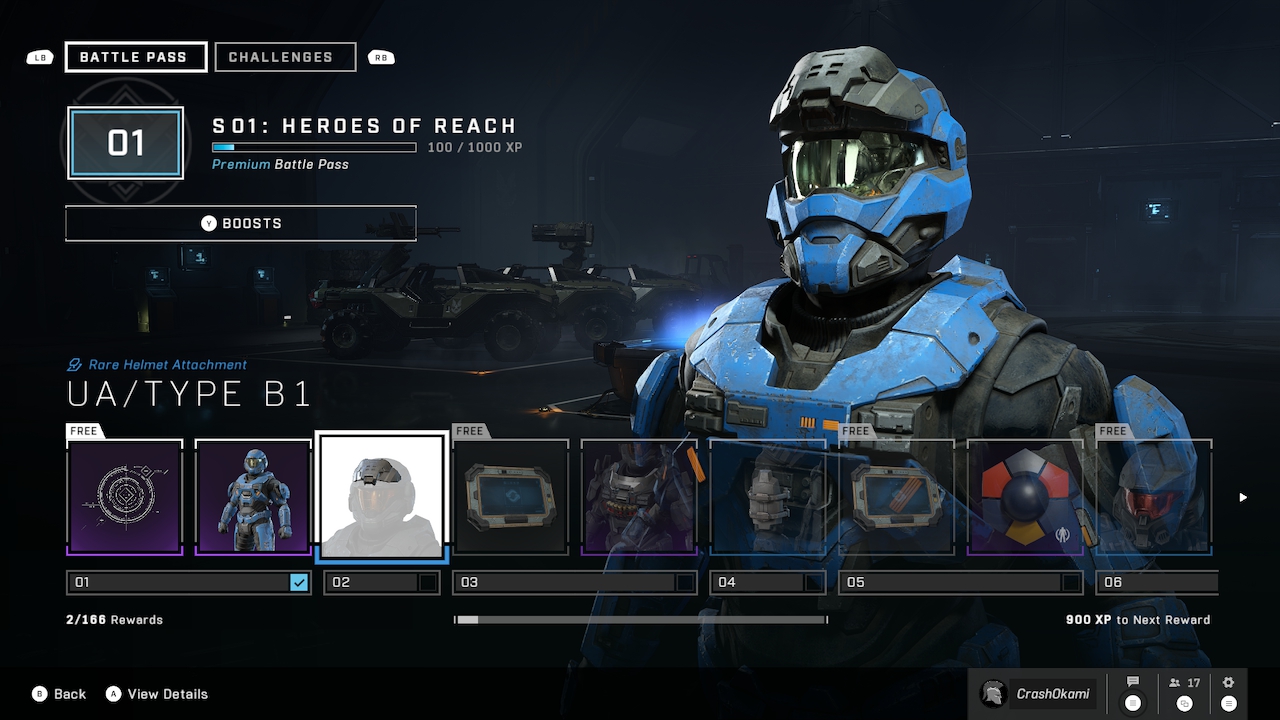Select the multicolor sphere reward tile
The image size is (1280, 720).
coord(1025,497)
